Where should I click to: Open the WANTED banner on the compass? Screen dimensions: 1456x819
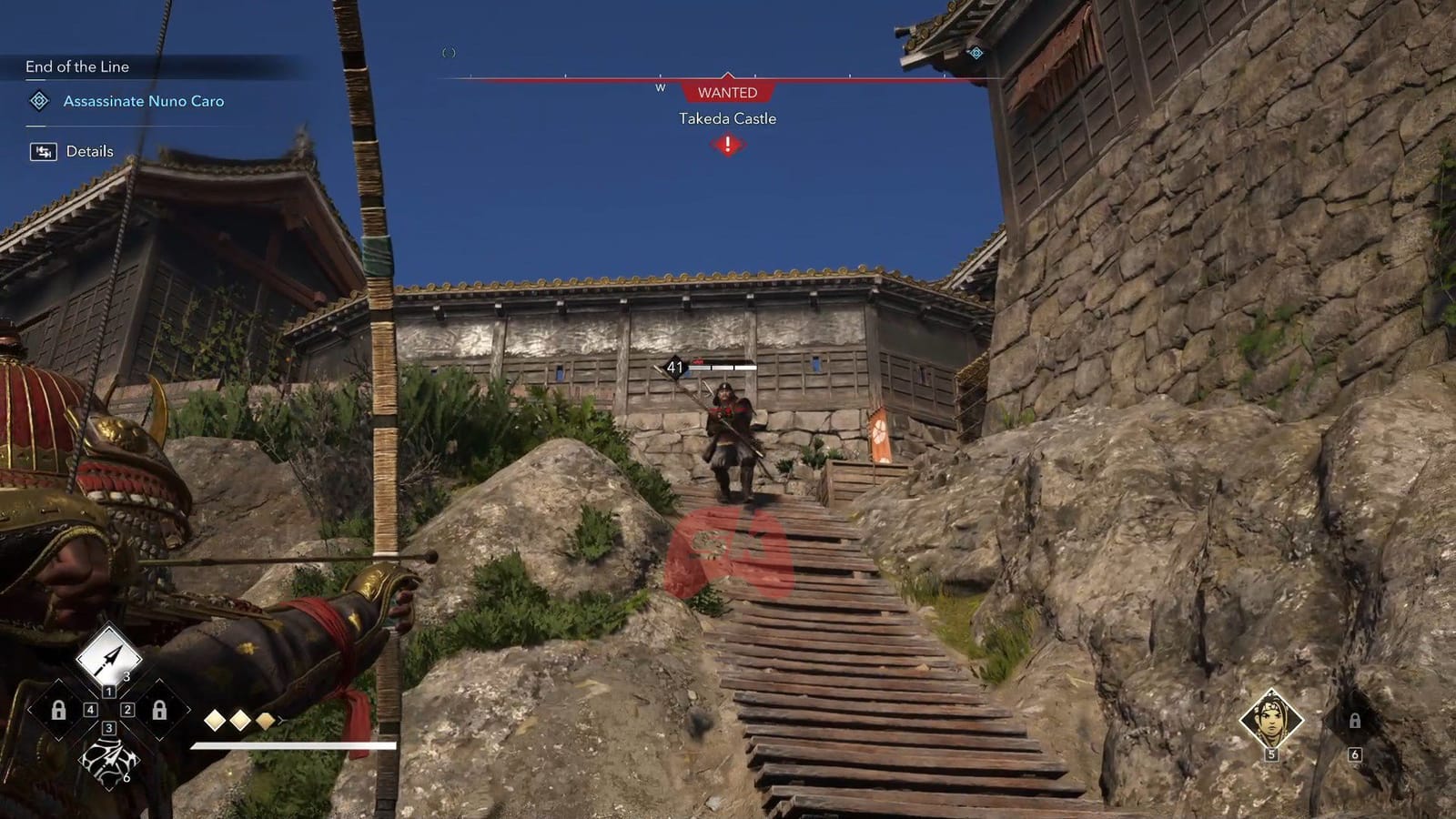point(727,92)
